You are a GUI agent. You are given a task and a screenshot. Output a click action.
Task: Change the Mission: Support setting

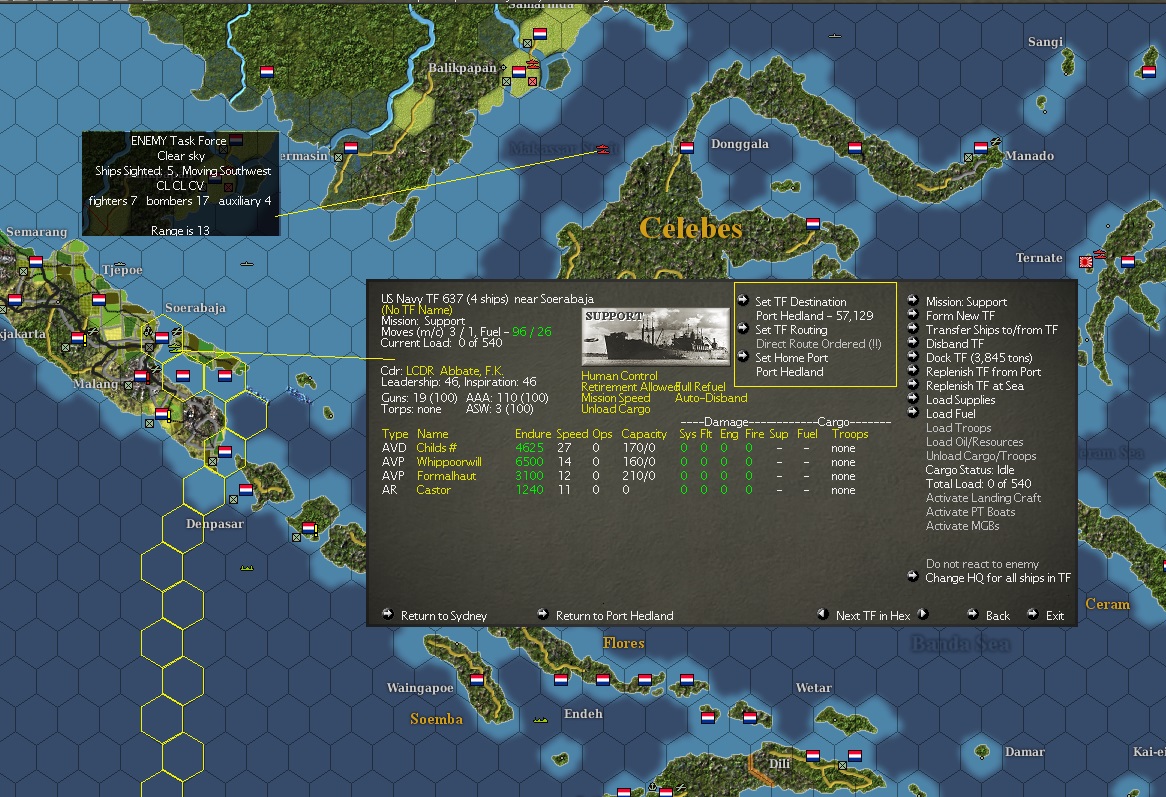pyautogui.click(x=966, y=302)
